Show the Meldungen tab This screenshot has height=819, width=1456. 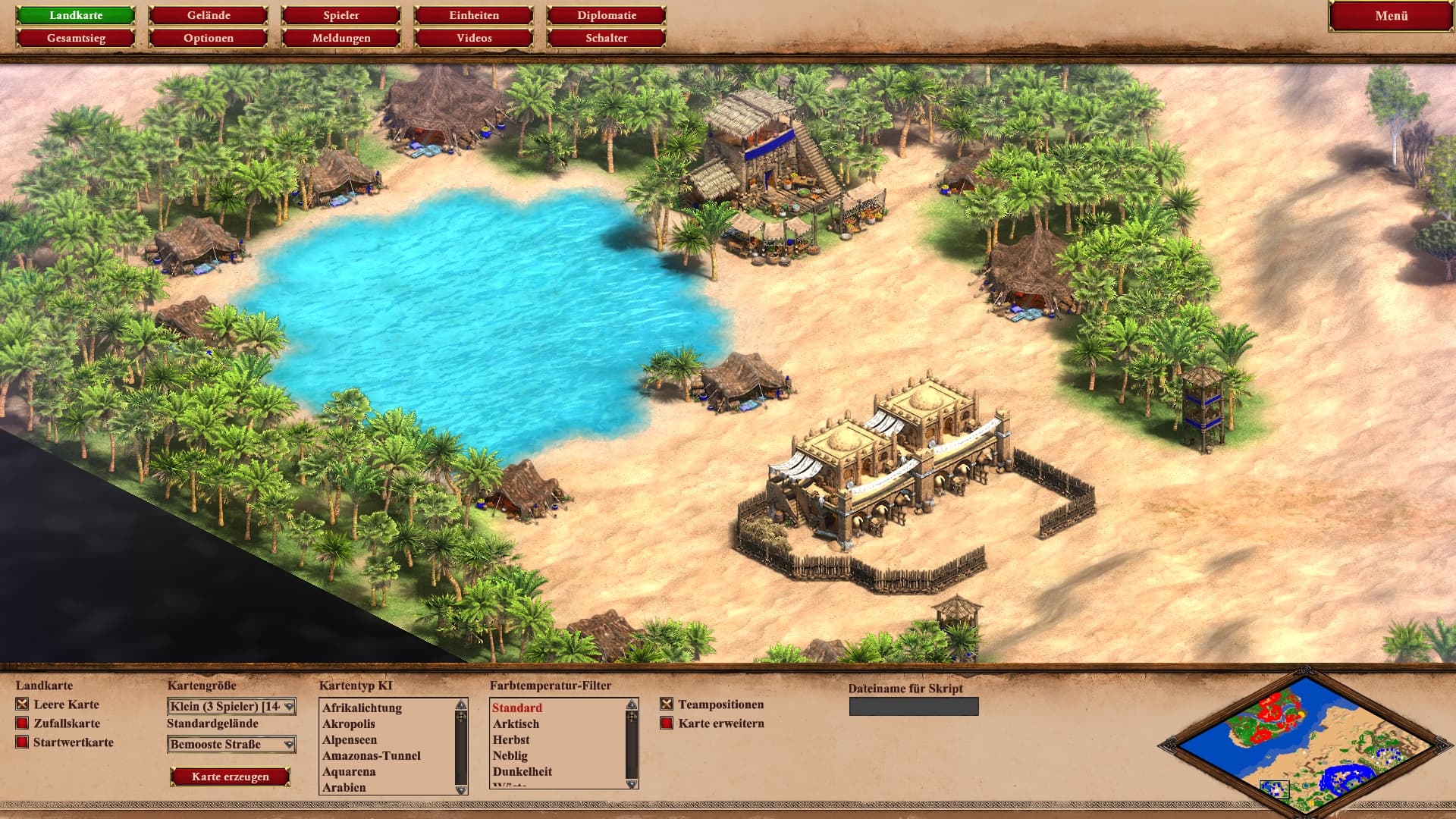[341, 38]
